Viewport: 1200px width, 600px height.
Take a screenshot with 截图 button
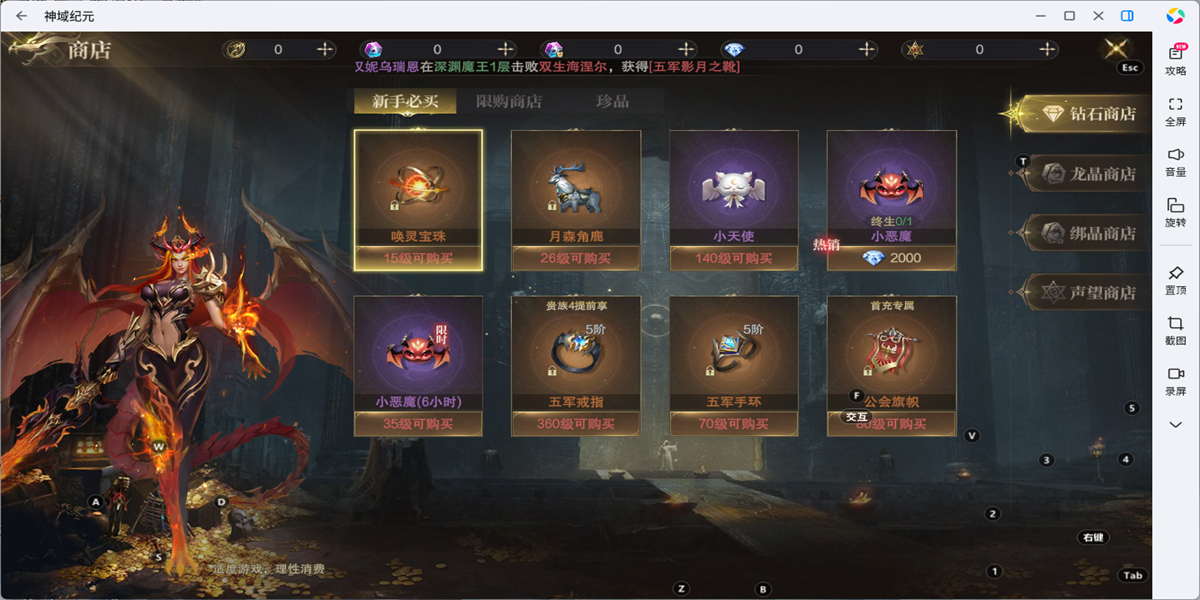pyautogui.click(x=1176, y=329)
